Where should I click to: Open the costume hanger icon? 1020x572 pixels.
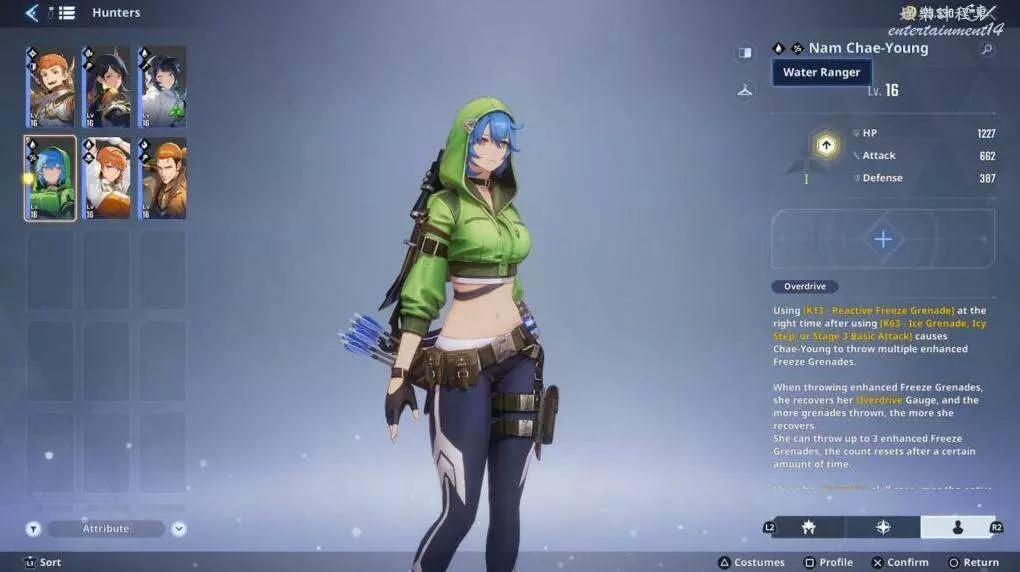pyautogui.click(x=745, y=91)
